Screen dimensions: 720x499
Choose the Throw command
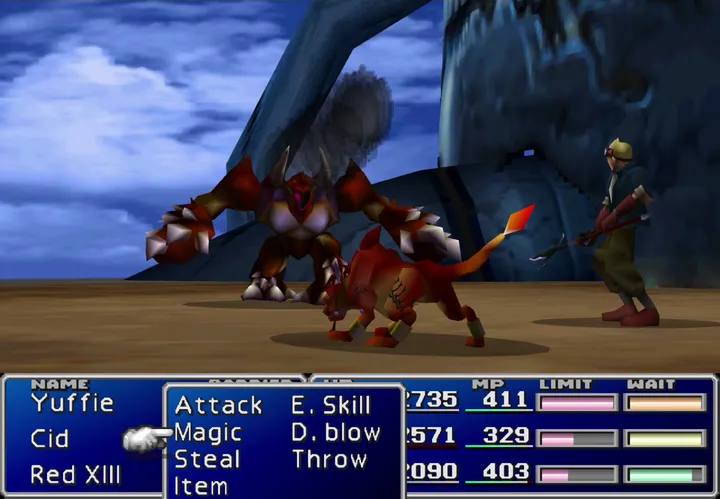click(x=329, y=460)
